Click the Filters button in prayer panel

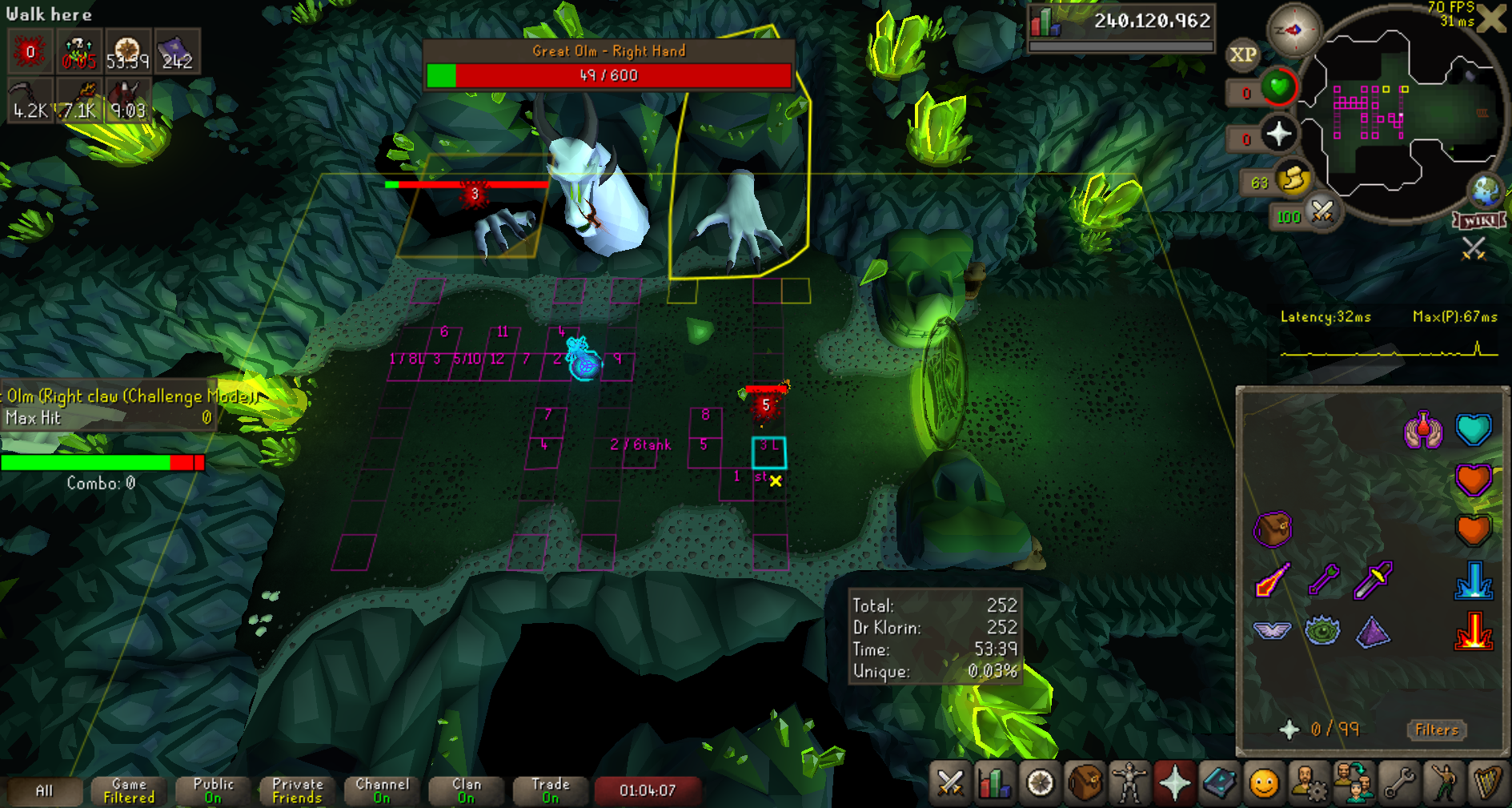click(x=1437, y=730)
